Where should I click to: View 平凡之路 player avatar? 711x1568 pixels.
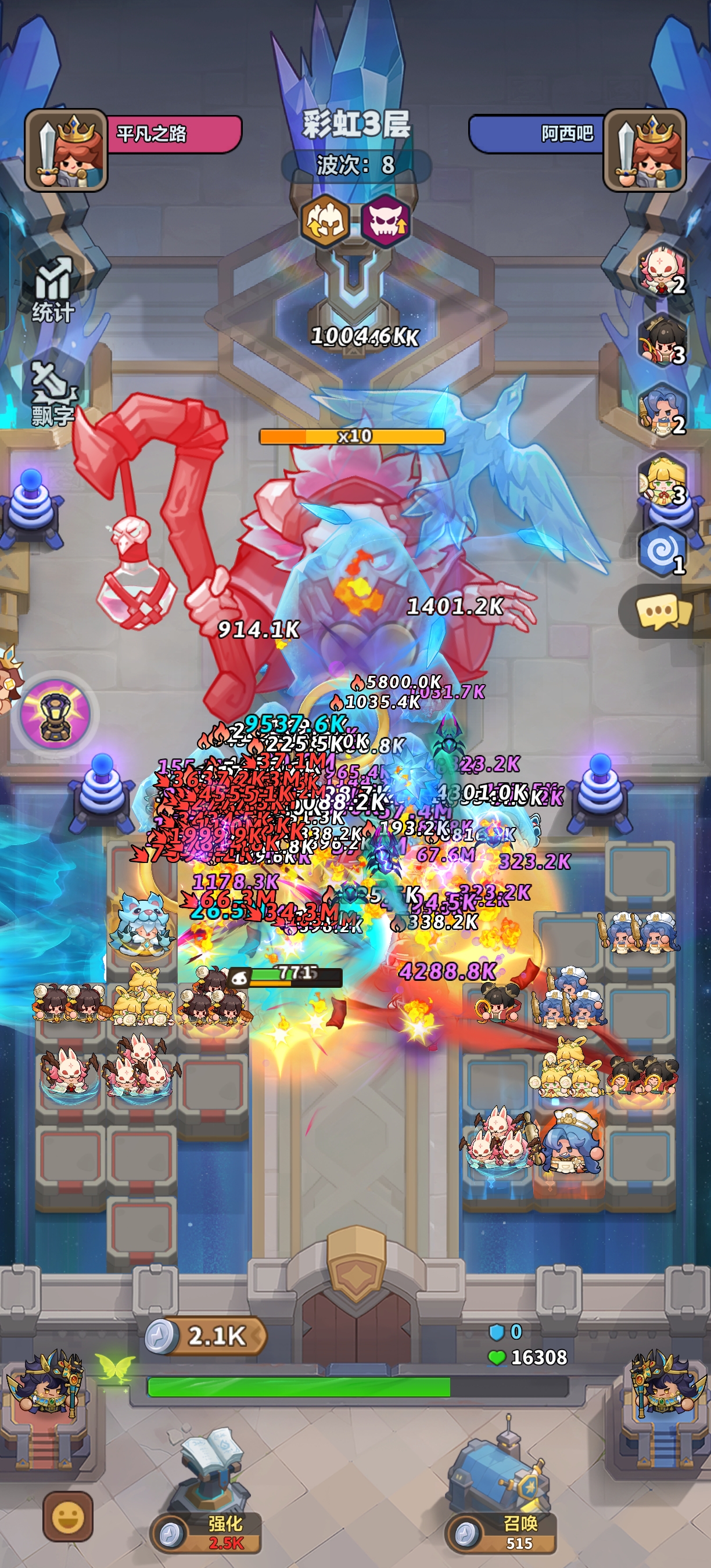click(x=66, y=150)
